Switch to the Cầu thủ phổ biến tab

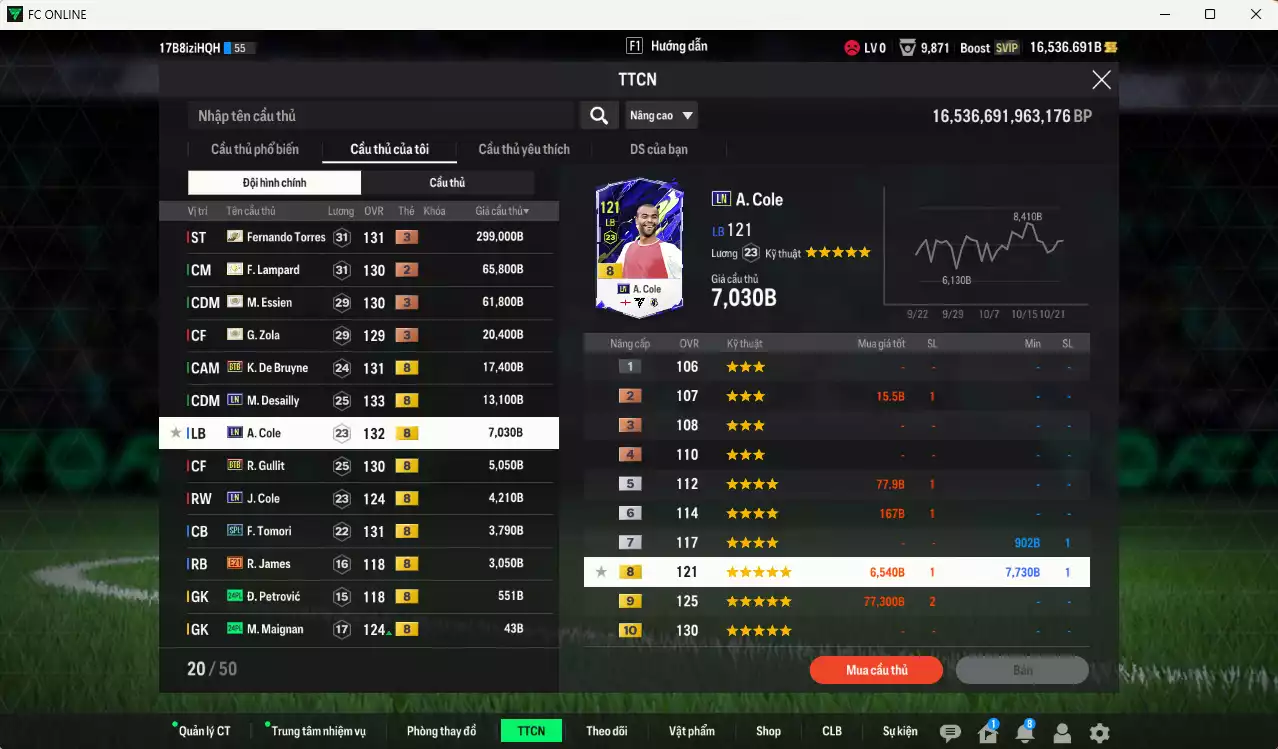click(254, 150)
